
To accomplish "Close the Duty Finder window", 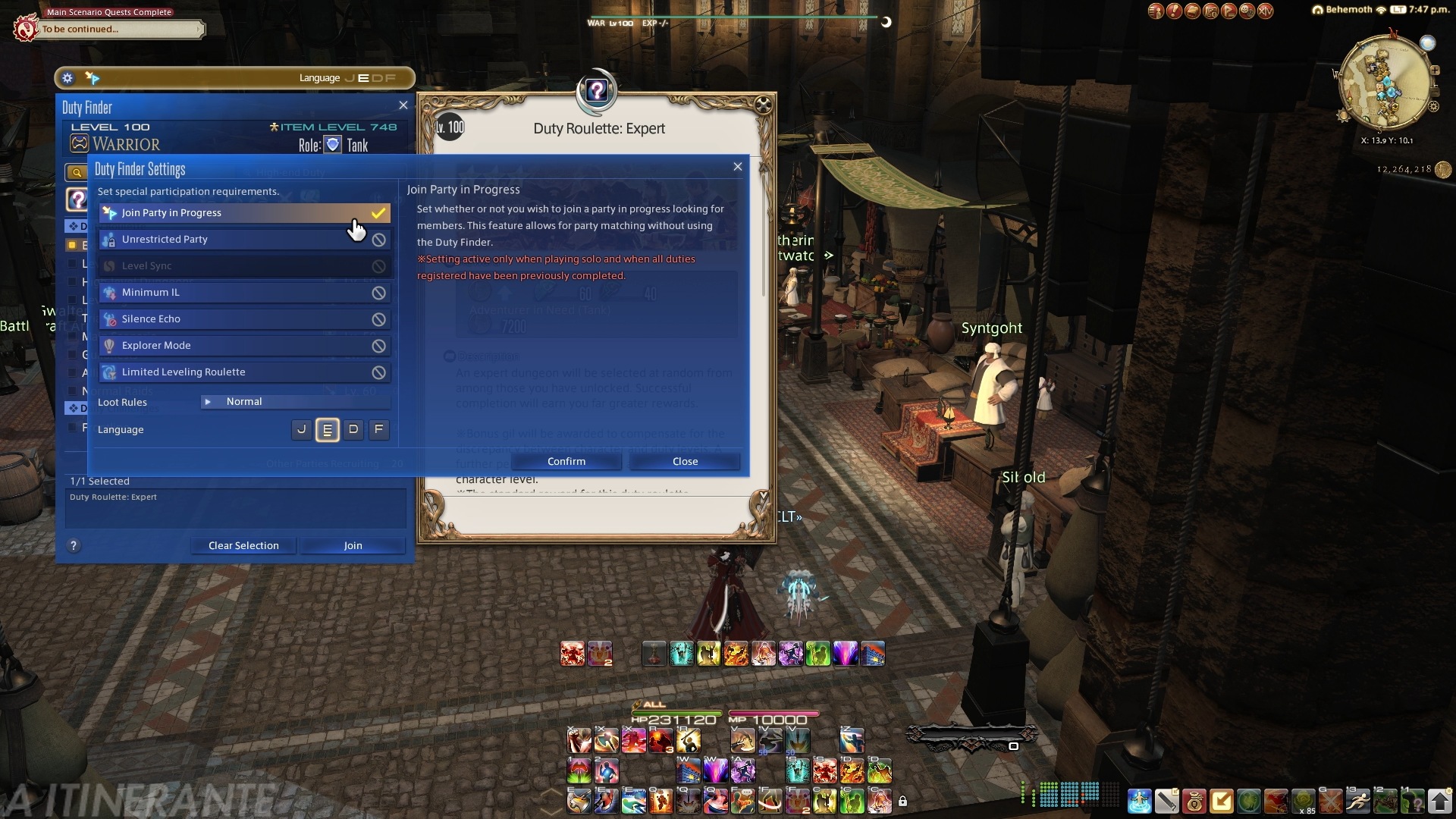I will (x=403, y=105).
